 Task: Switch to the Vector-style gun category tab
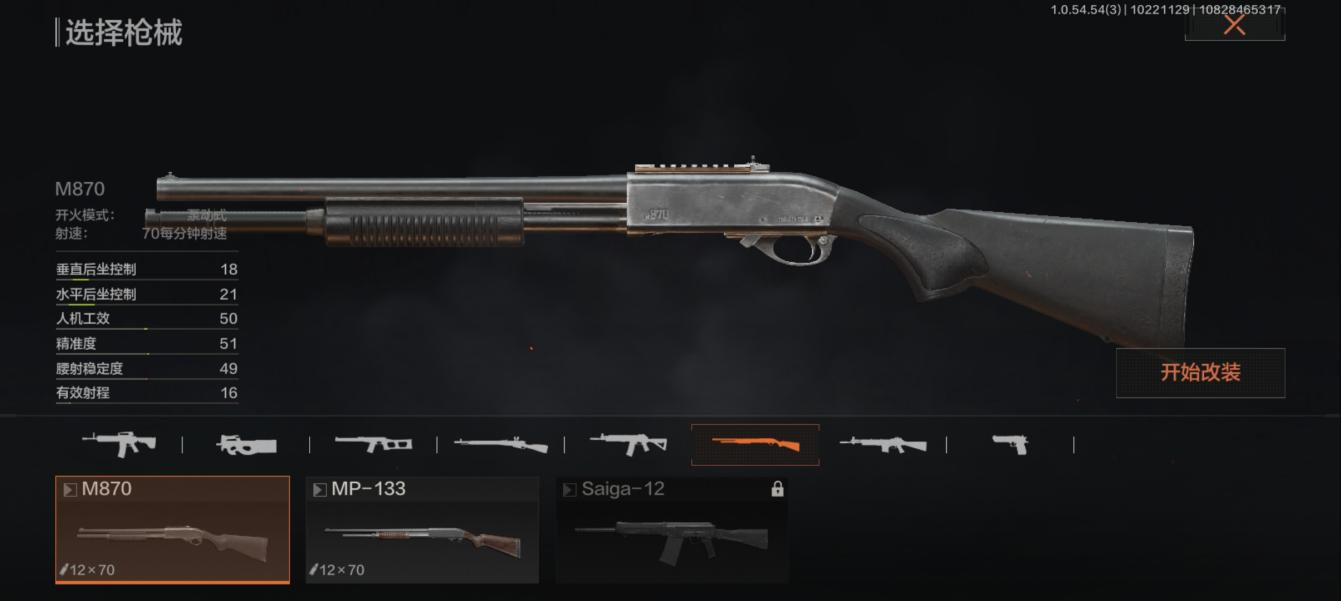click(x=373, y=443)
